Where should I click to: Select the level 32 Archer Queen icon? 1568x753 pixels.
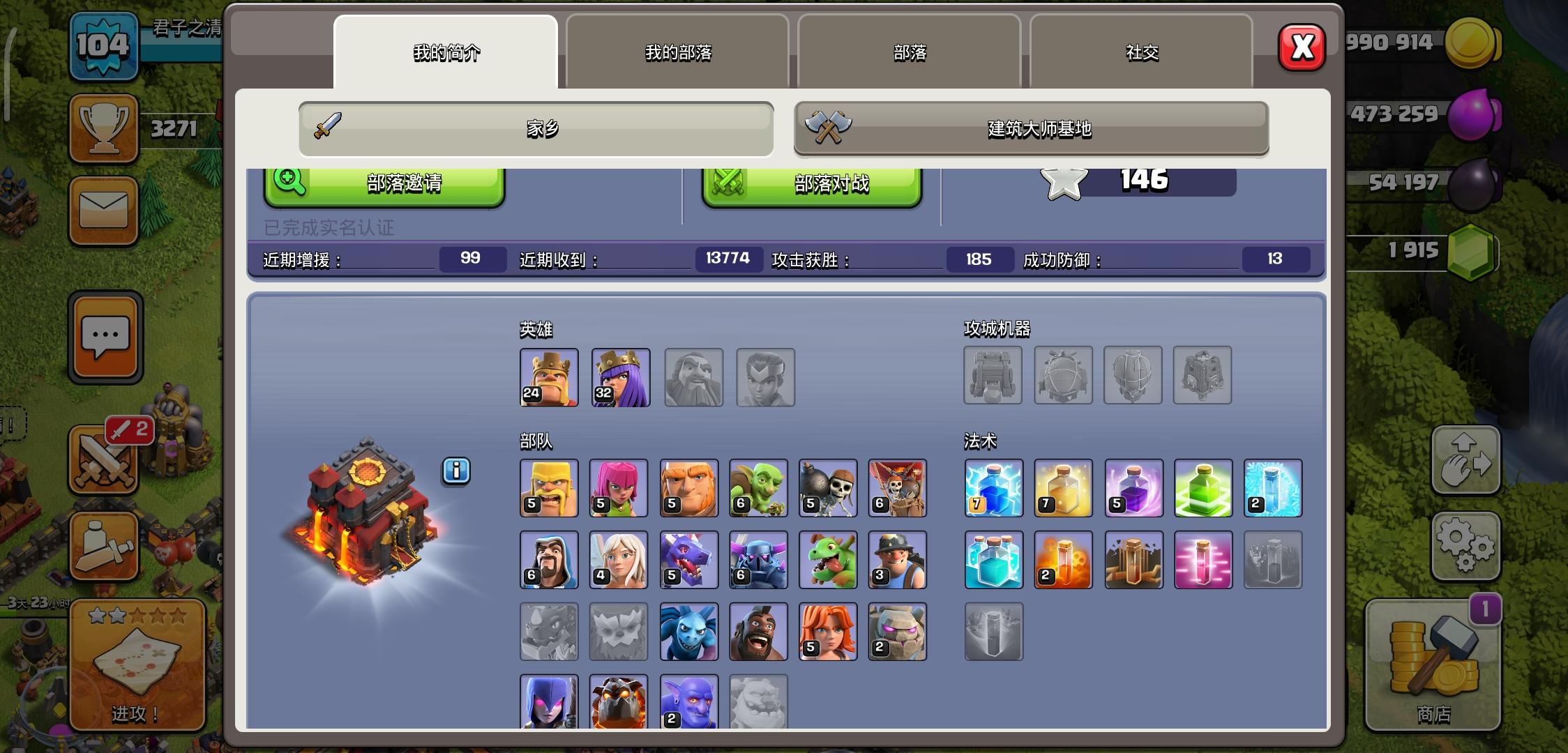click(x=619, y=377)
